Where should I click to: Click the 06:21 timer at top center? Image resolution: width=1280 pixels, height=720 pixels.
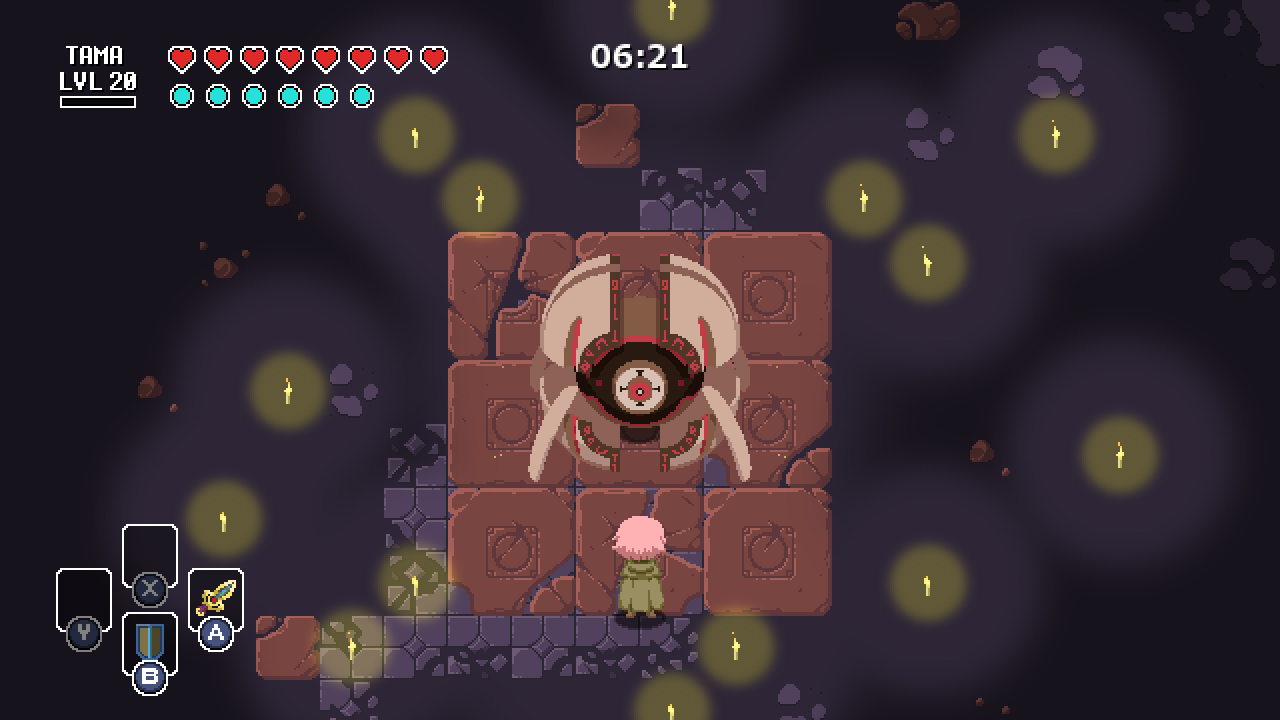point(640,57)
